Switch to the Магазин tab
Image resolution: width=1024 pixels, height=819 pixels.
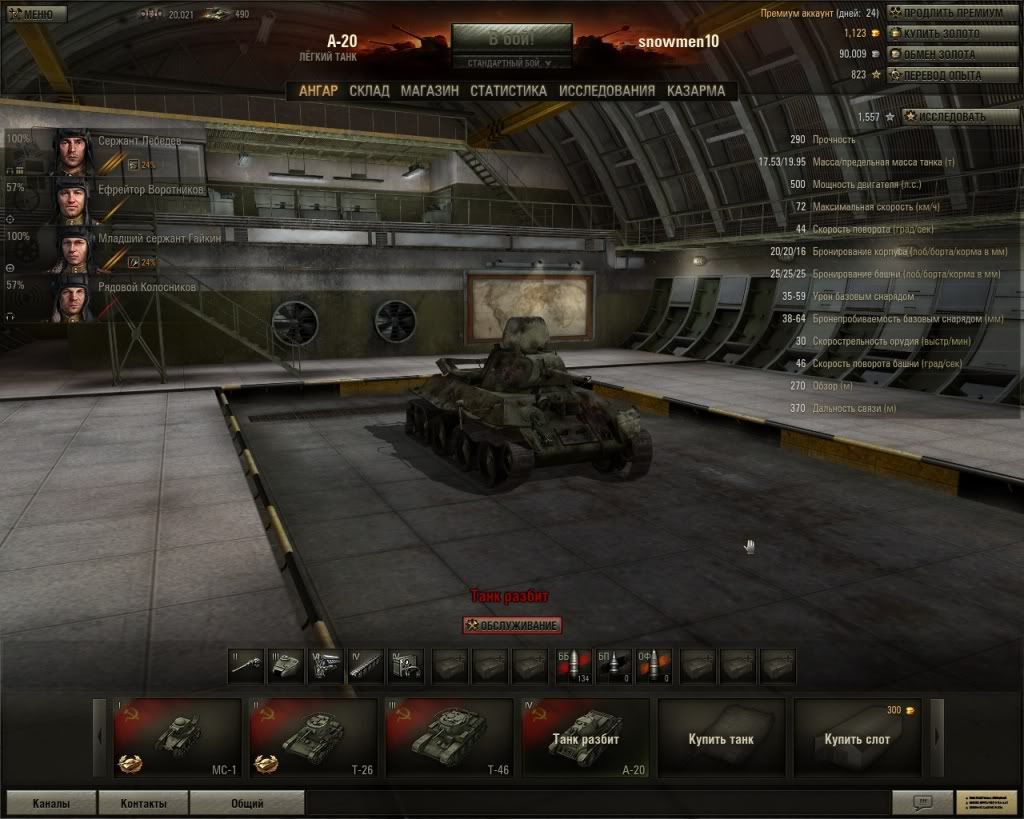point(429,90)
